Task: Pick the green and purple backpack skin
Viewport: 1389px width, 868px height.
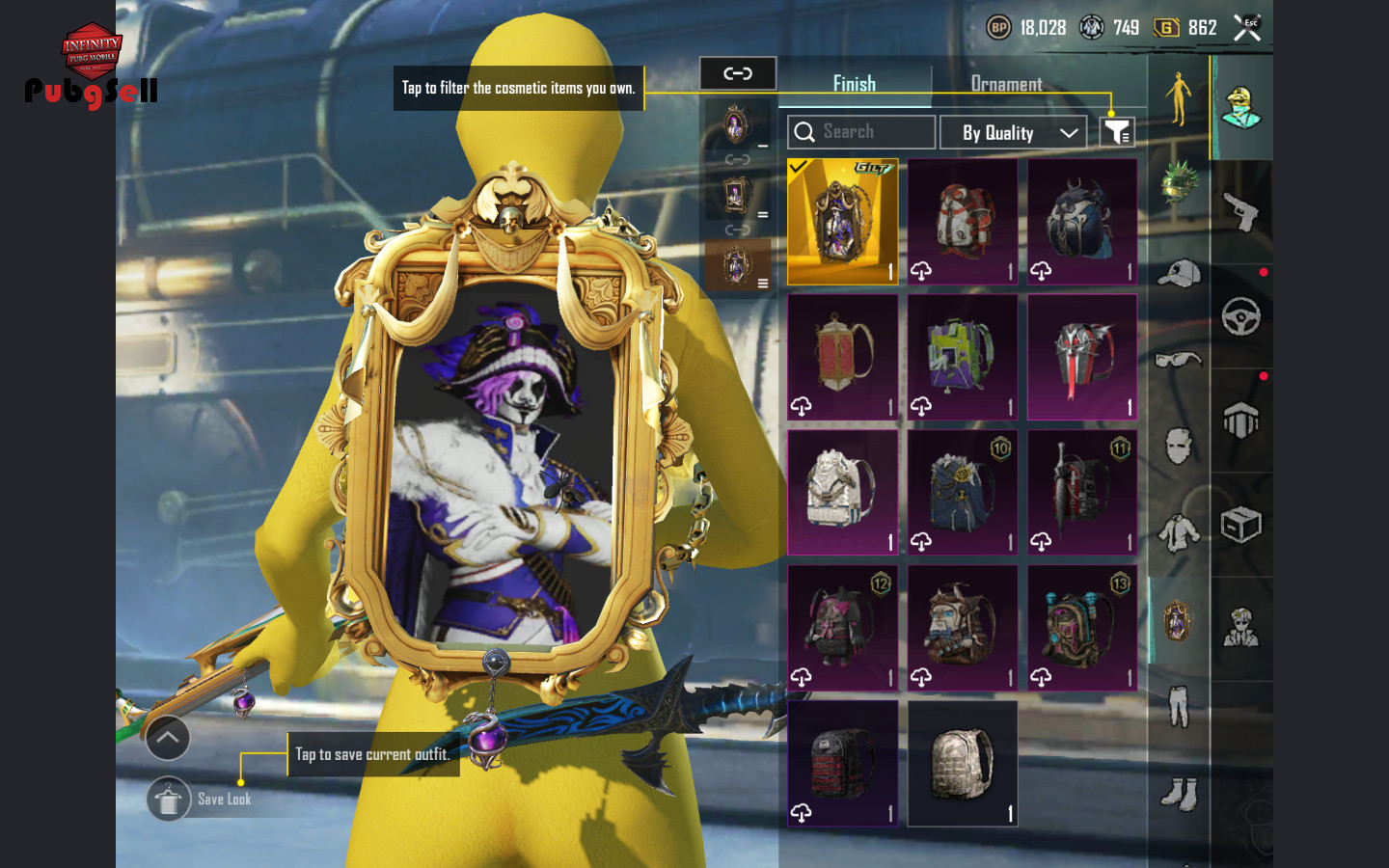Action: 962,357
